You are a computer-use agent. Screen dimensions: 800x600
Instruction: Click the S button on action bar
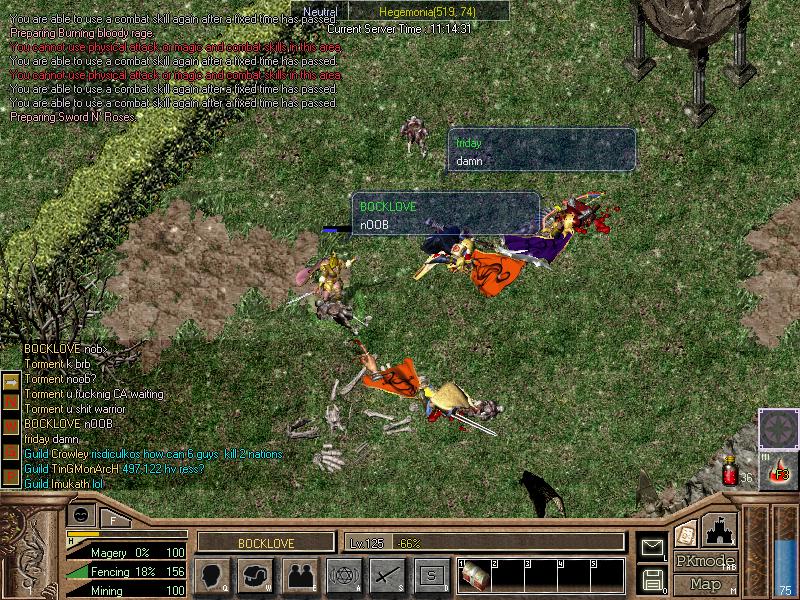pos(431,576)
